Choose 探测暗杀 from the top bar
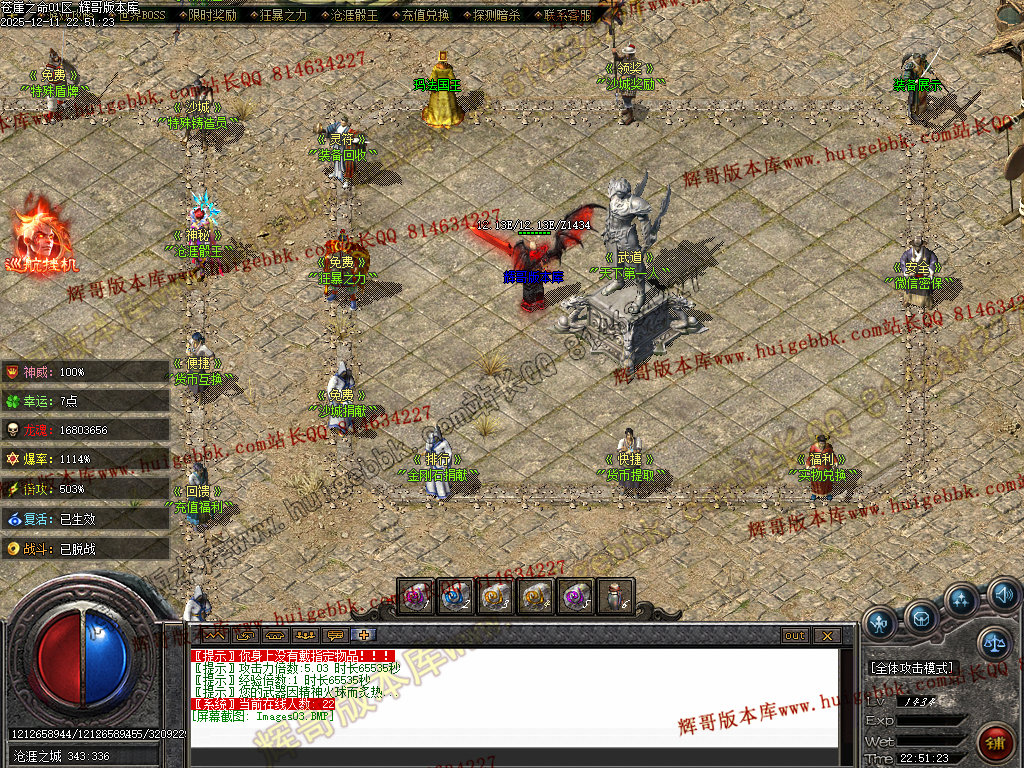Viewport: 1024px width, 768px height. pyautogui.click(x=496, y=15)
